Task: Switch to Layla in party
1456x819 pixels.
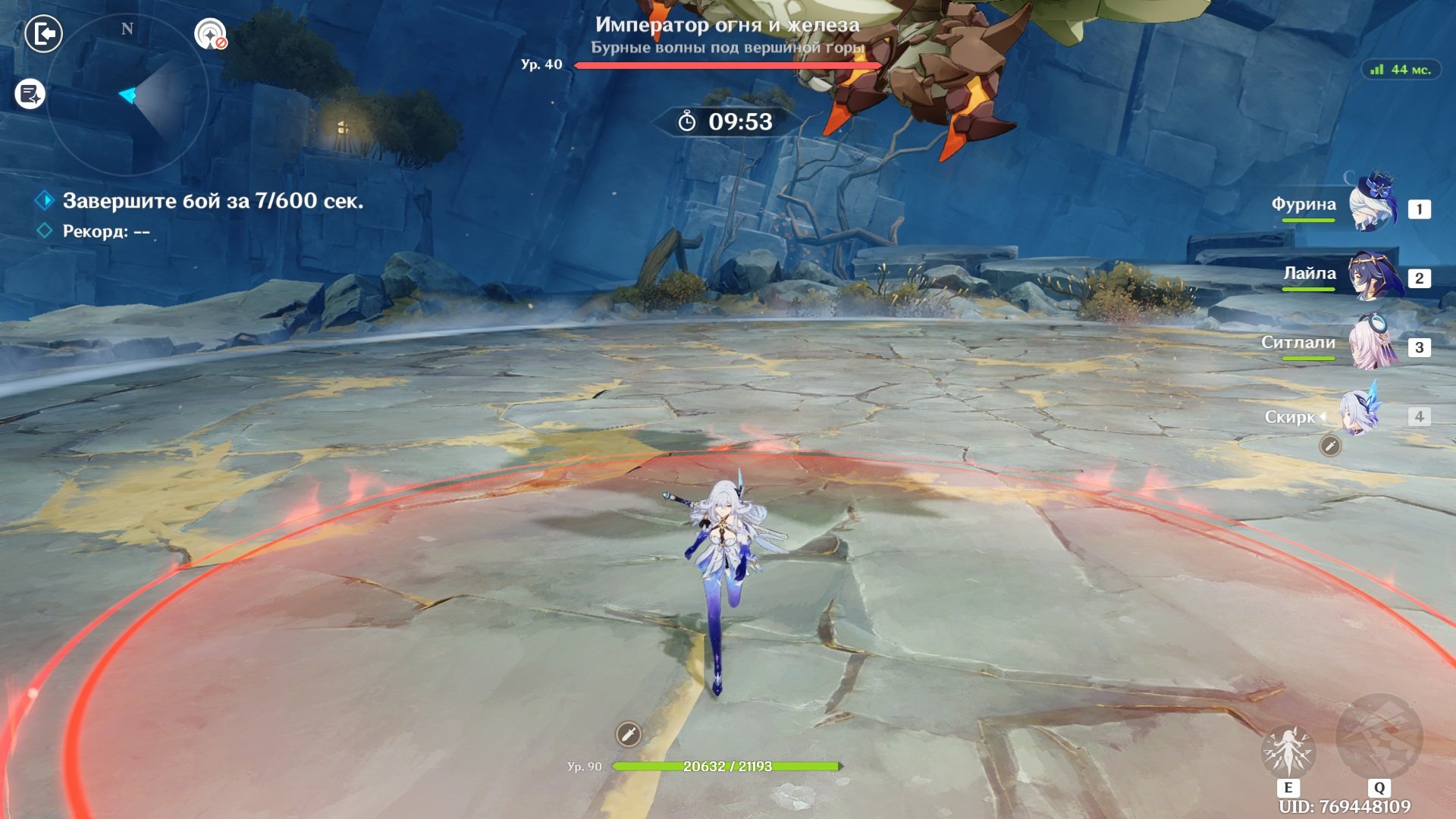Action: coord(1373,275)
